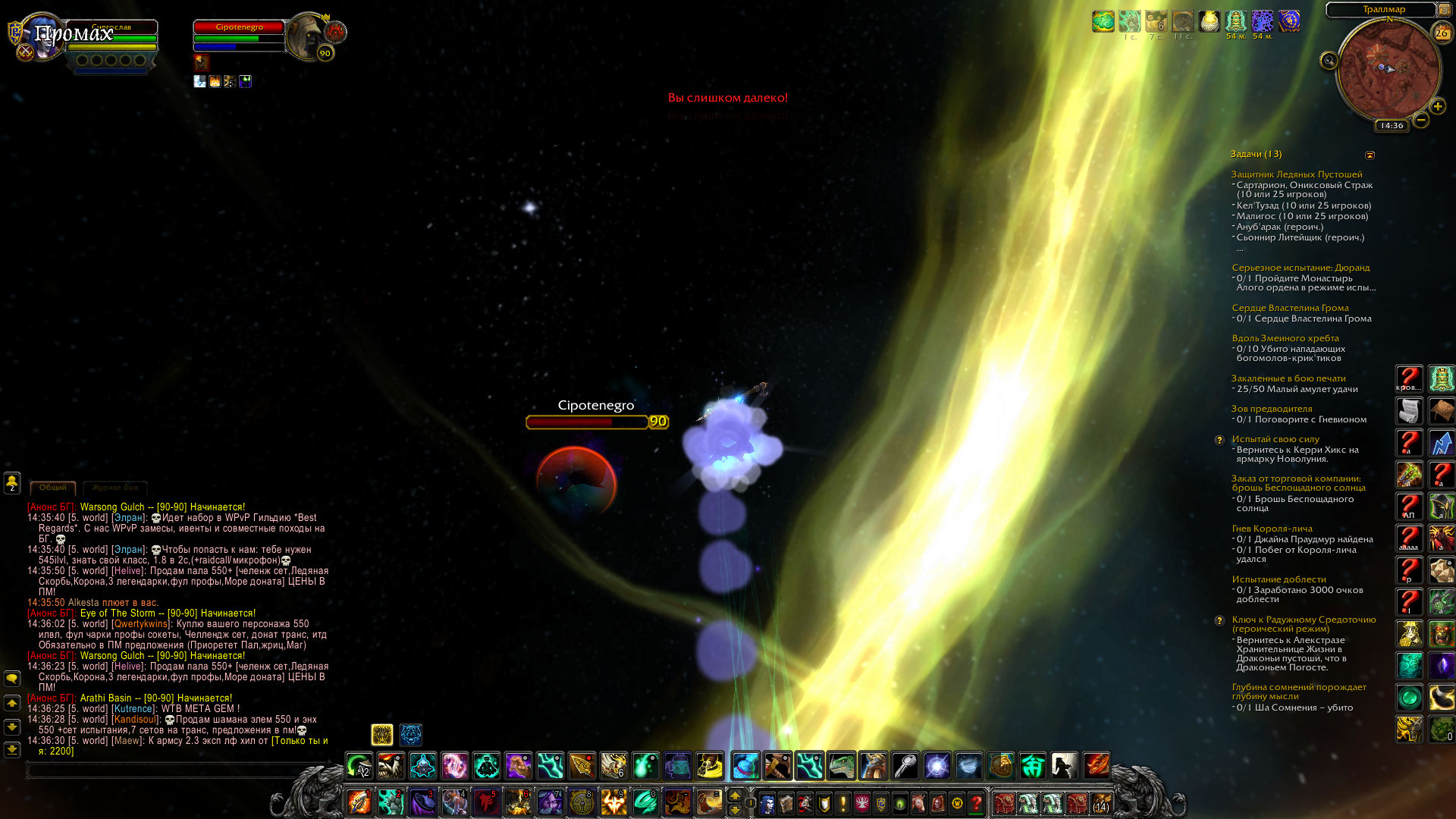This screenshot has width=1456, height=819.
Task: Toggle minimap tracking magnifier button
Action: click(x=1329, y=61)
